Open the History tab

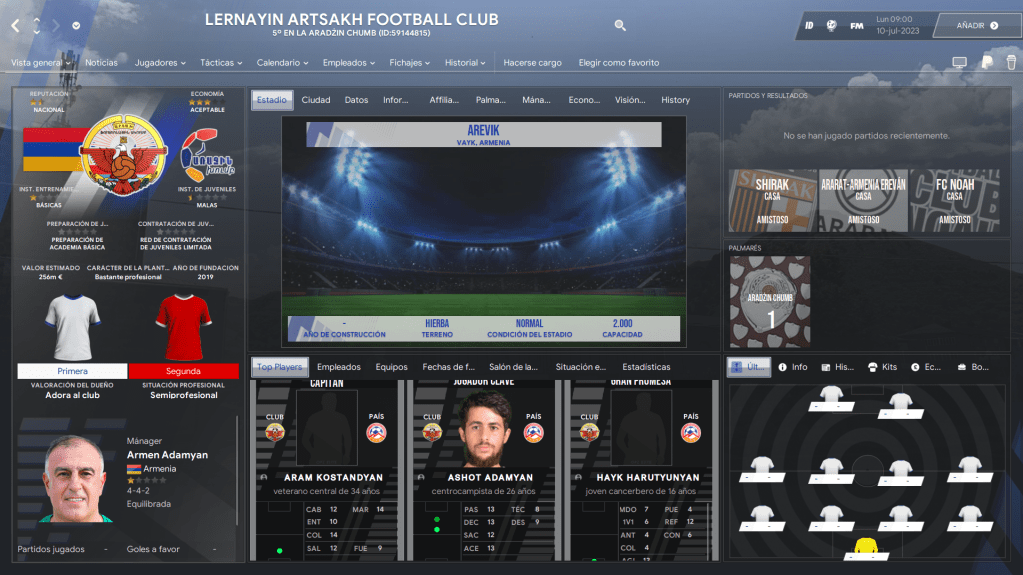point(675,100)
